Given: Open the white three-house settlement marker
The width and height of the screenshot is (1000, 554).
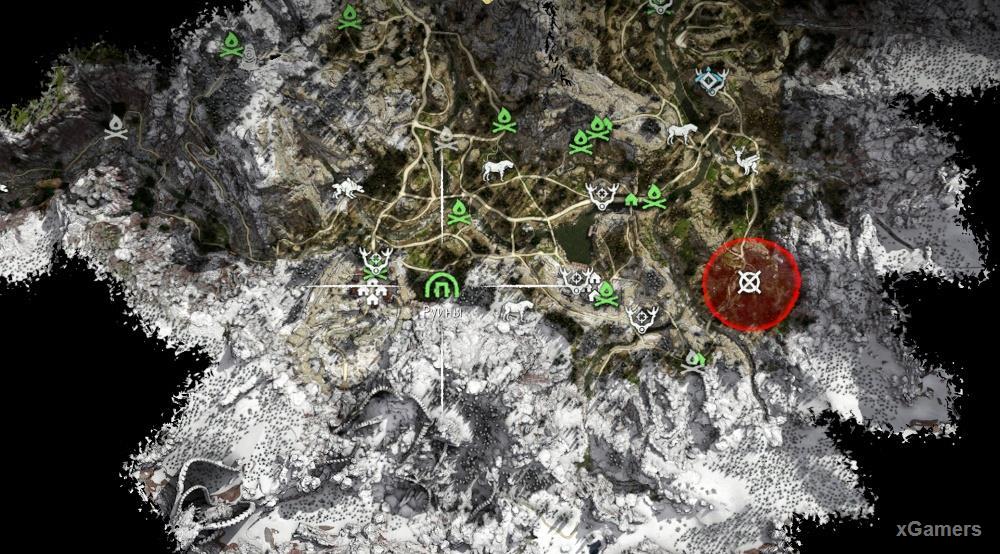Looking at the screenshot, I should [375, 291].
